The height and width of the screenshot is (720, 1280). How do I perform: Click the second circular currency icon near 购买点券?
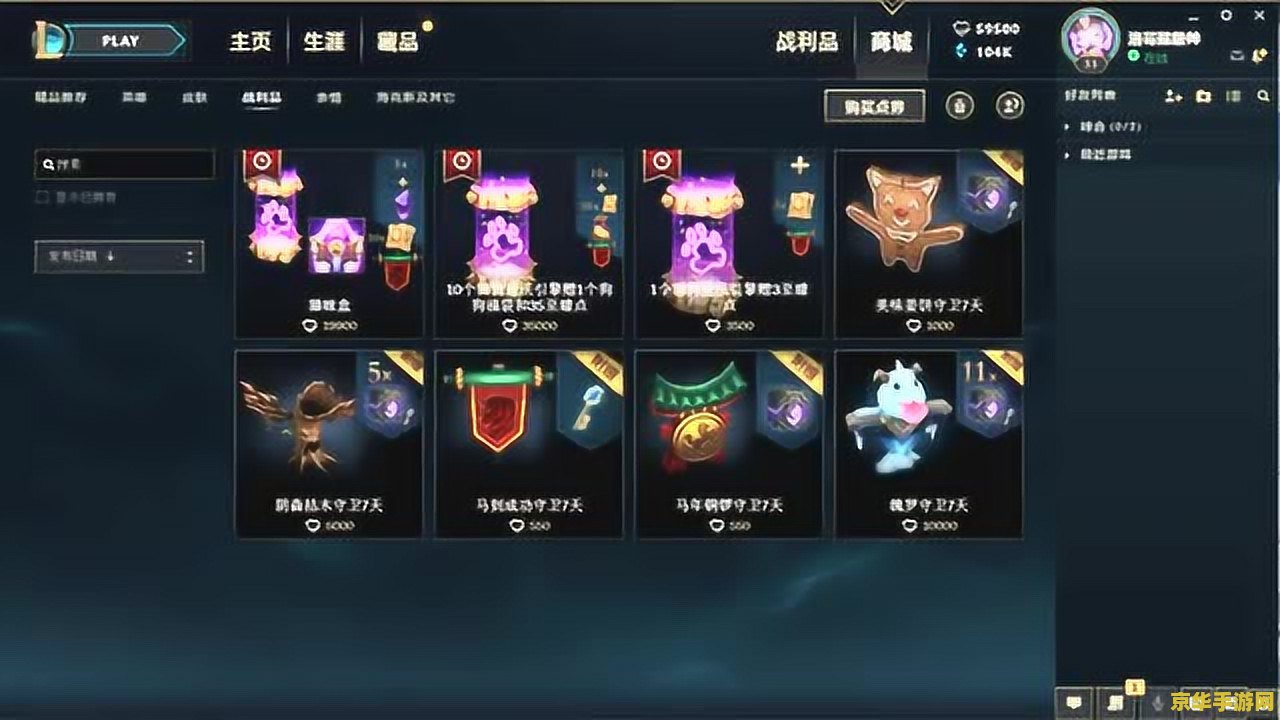point(1010,104)
